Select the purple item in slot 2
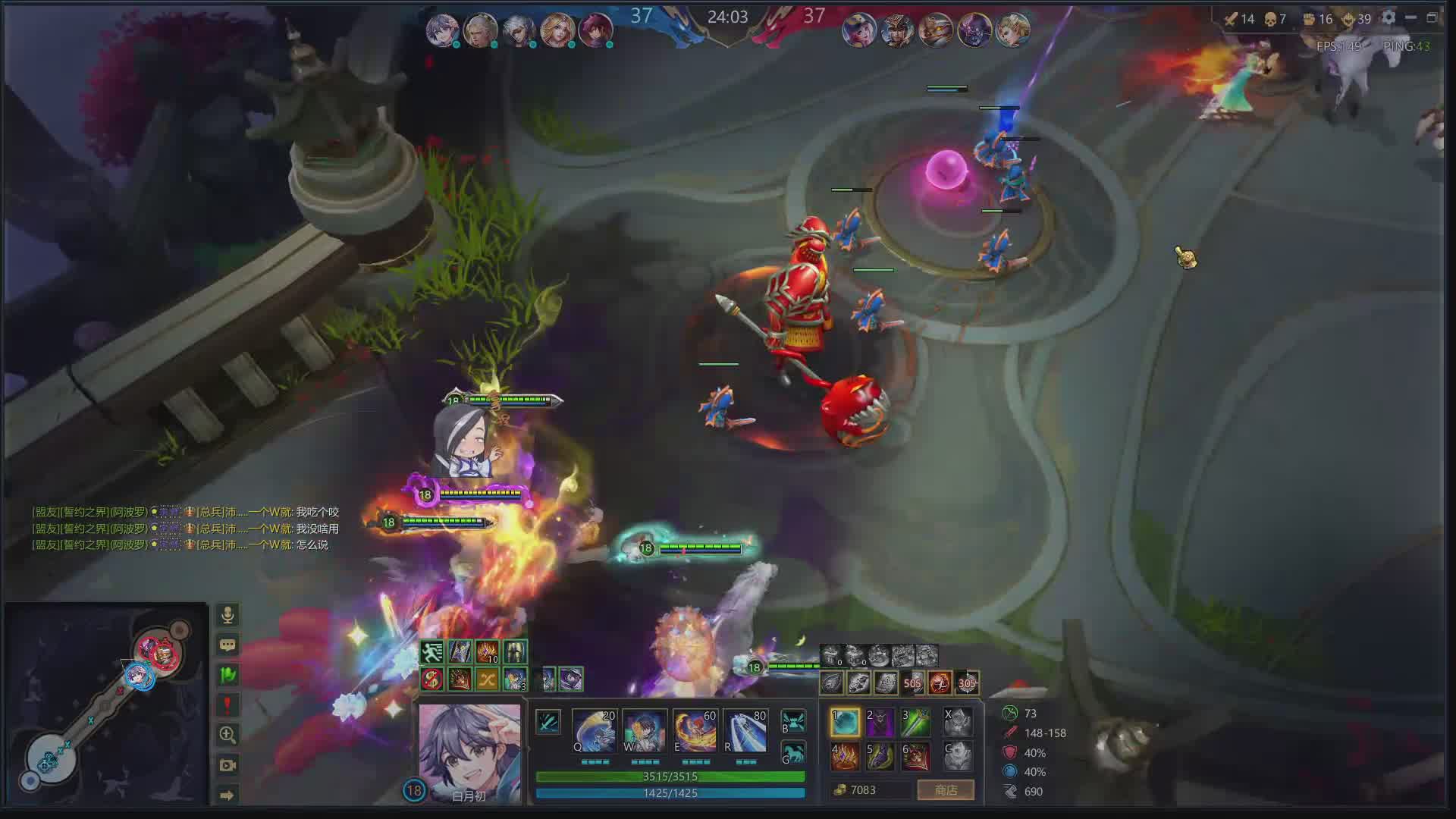The height and width of the screenshot is (819, 1456). 880,723
